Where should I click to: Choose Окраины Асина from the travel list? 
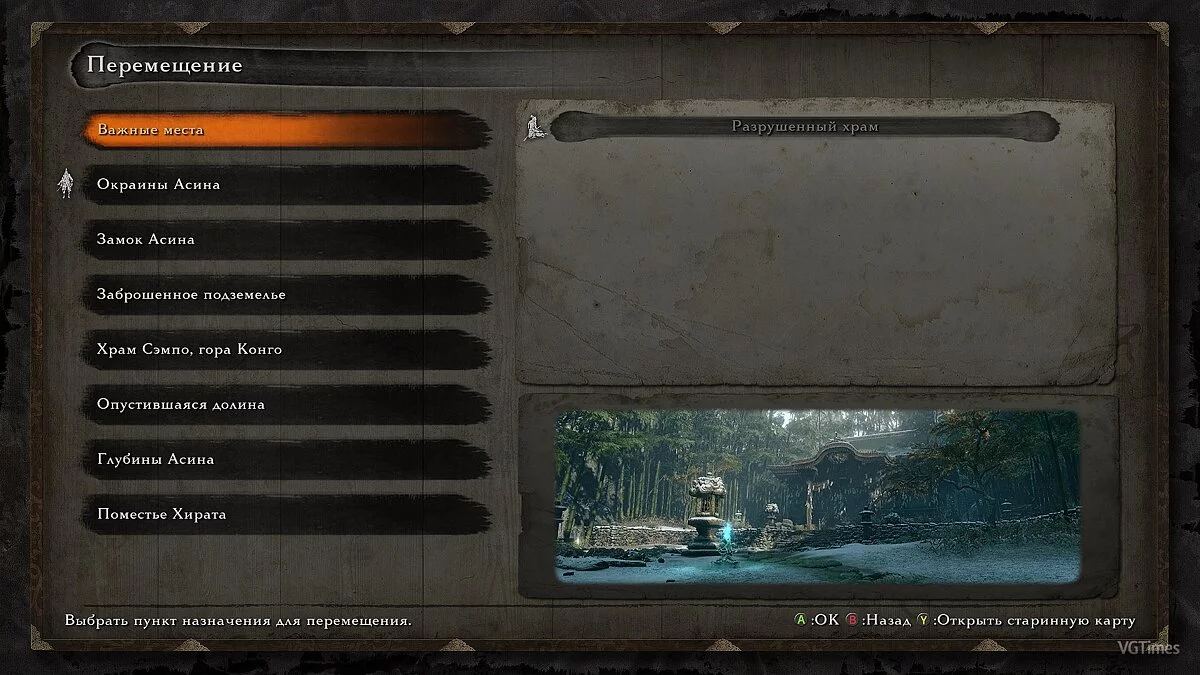287,185
